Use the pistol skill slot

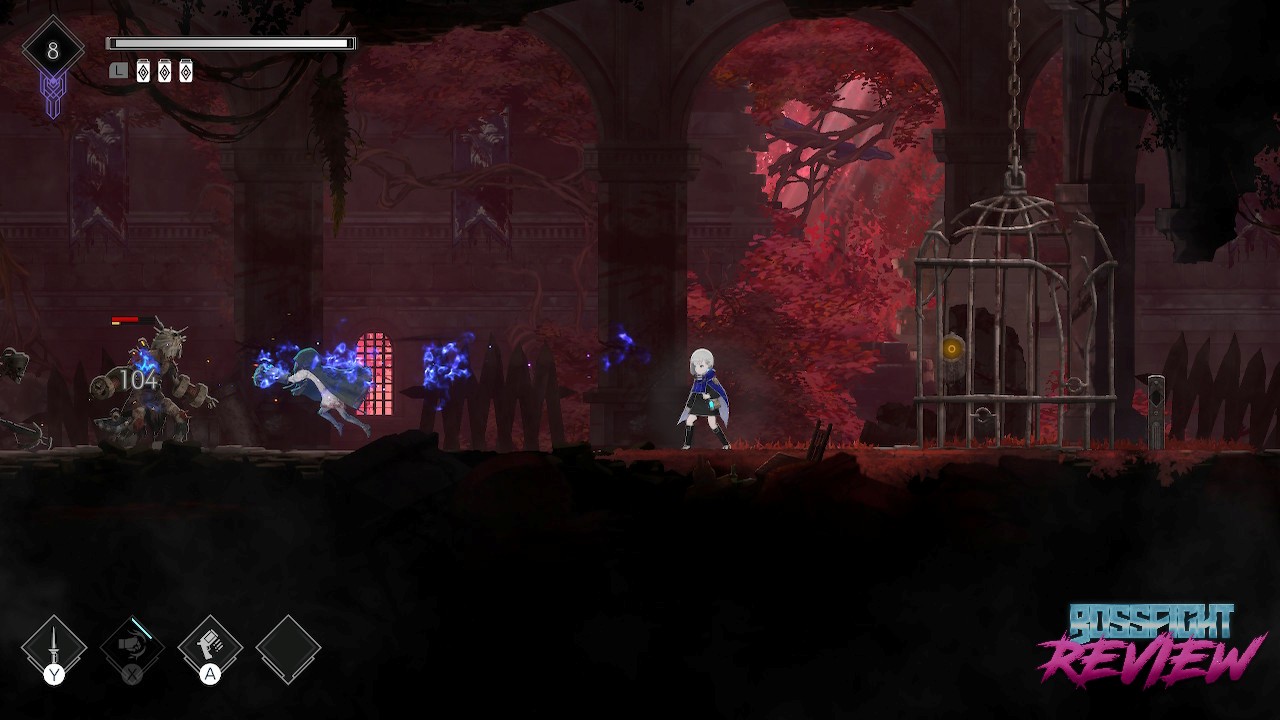point(210,648)
